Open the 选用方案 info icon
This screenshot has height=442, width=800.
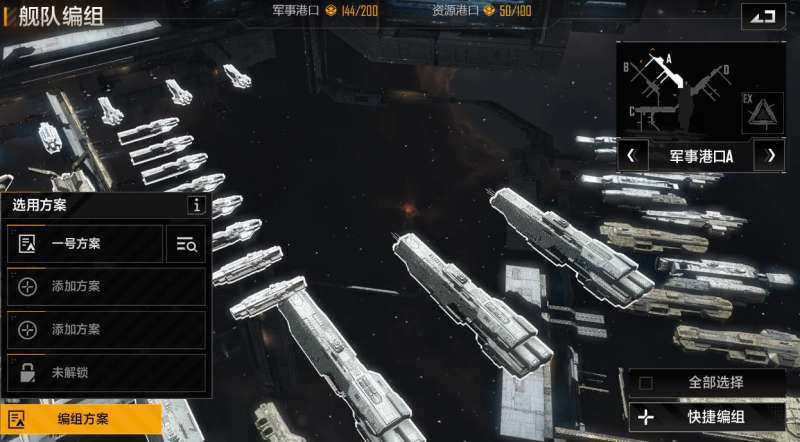point(197,206)
